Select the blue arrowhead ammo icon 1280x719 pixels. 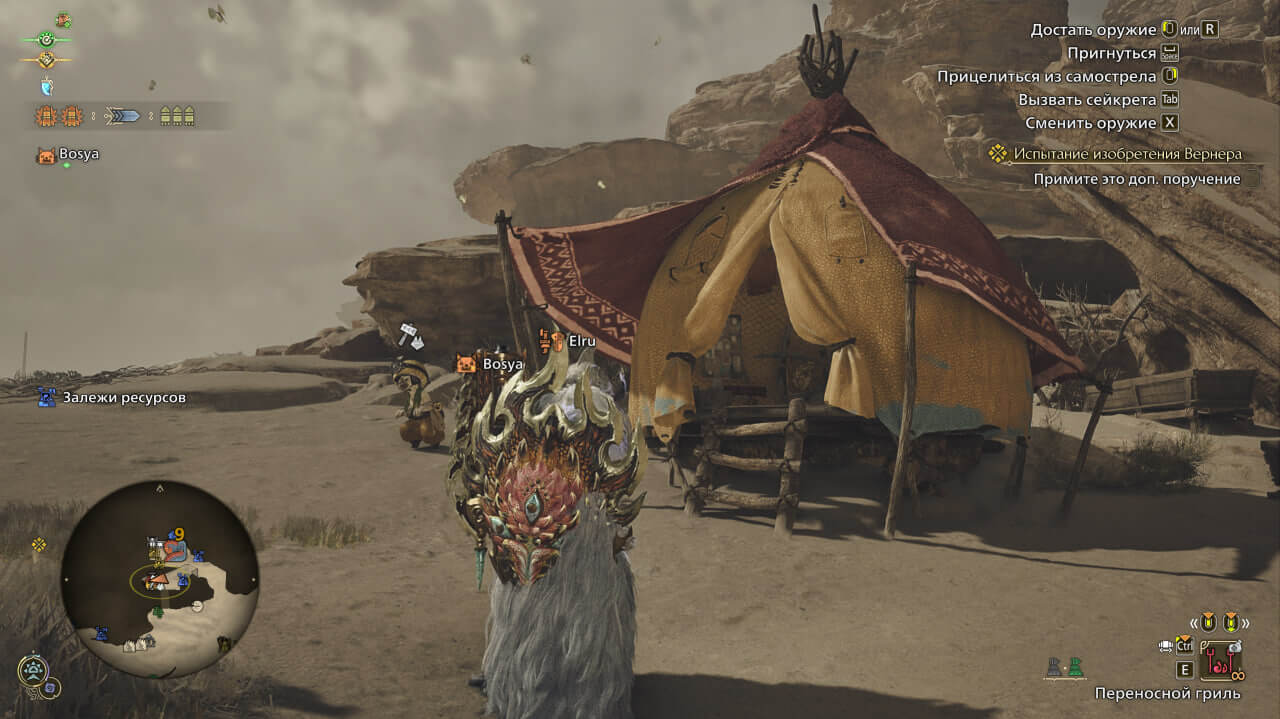[123, 116]
